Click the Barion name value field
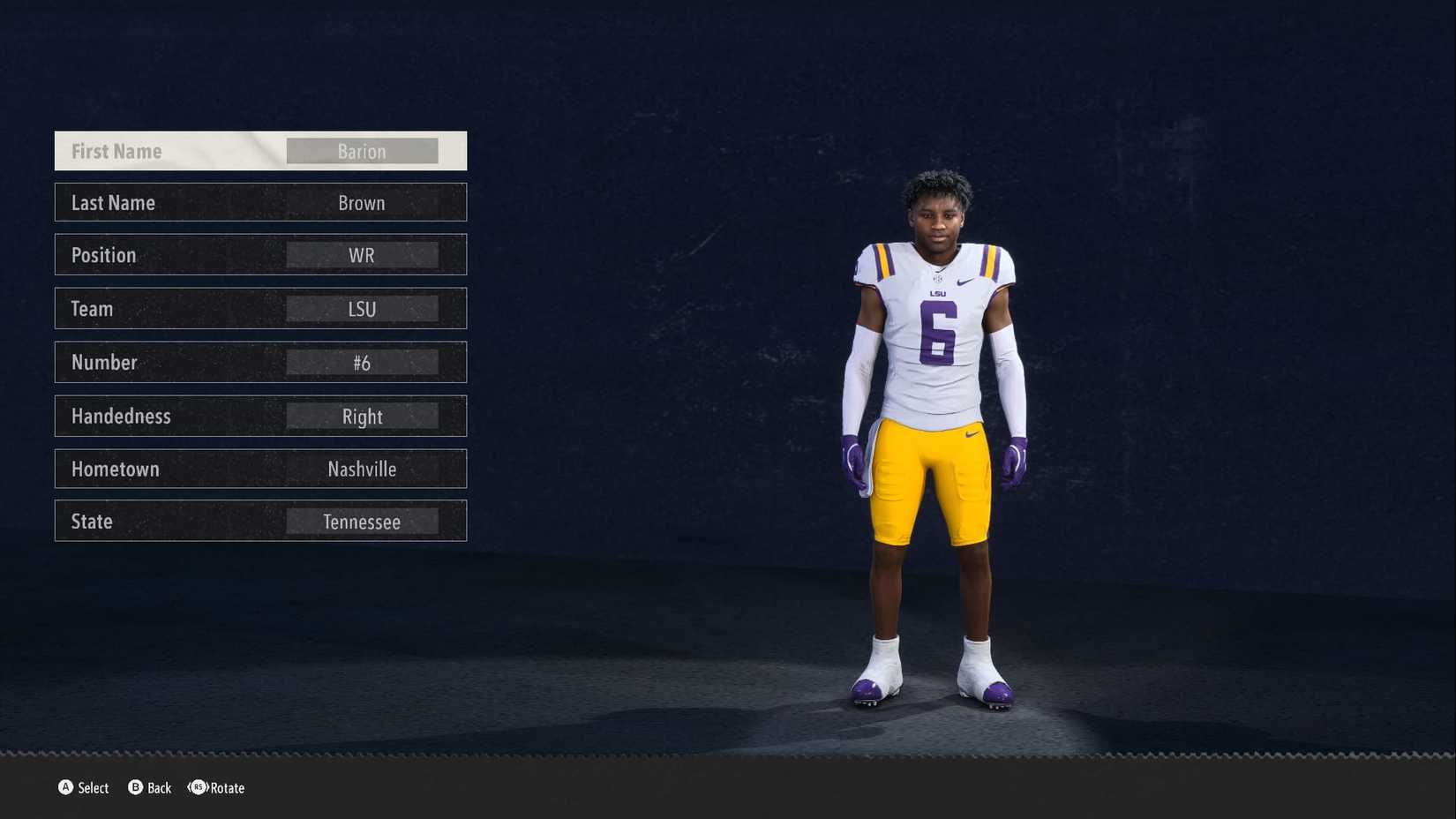Image resolution: width=1456 pixels, height=819 pixels. 362,150
